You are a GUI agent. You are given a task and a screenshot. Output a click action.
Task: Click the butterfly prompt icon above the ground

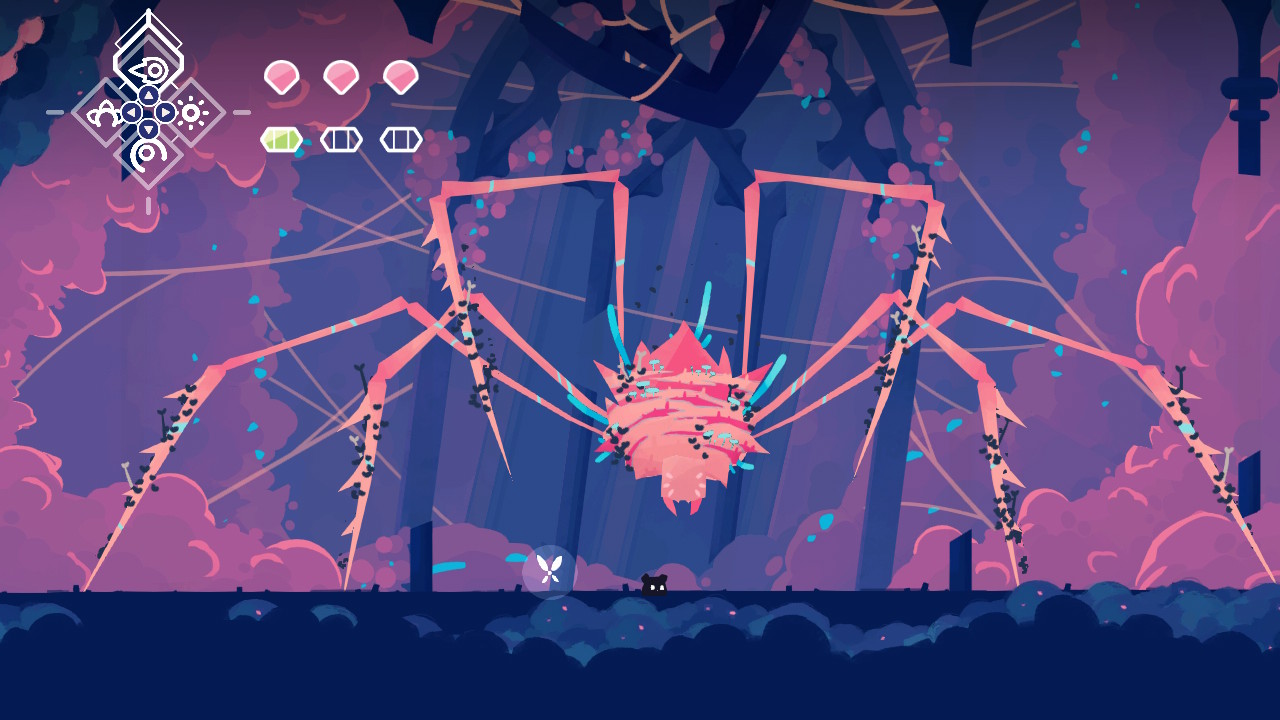[x=548, y=570]
